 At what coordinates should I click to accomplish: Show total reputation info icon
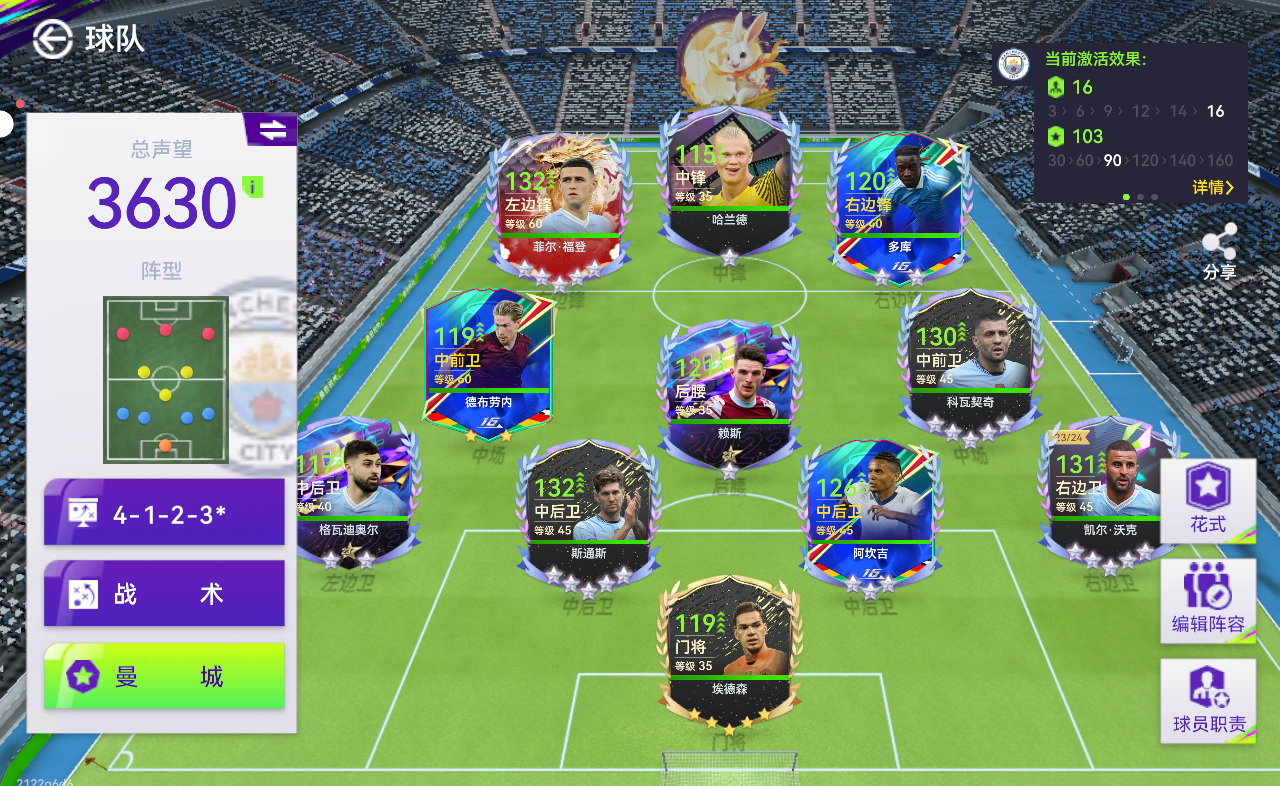point(253,187)
